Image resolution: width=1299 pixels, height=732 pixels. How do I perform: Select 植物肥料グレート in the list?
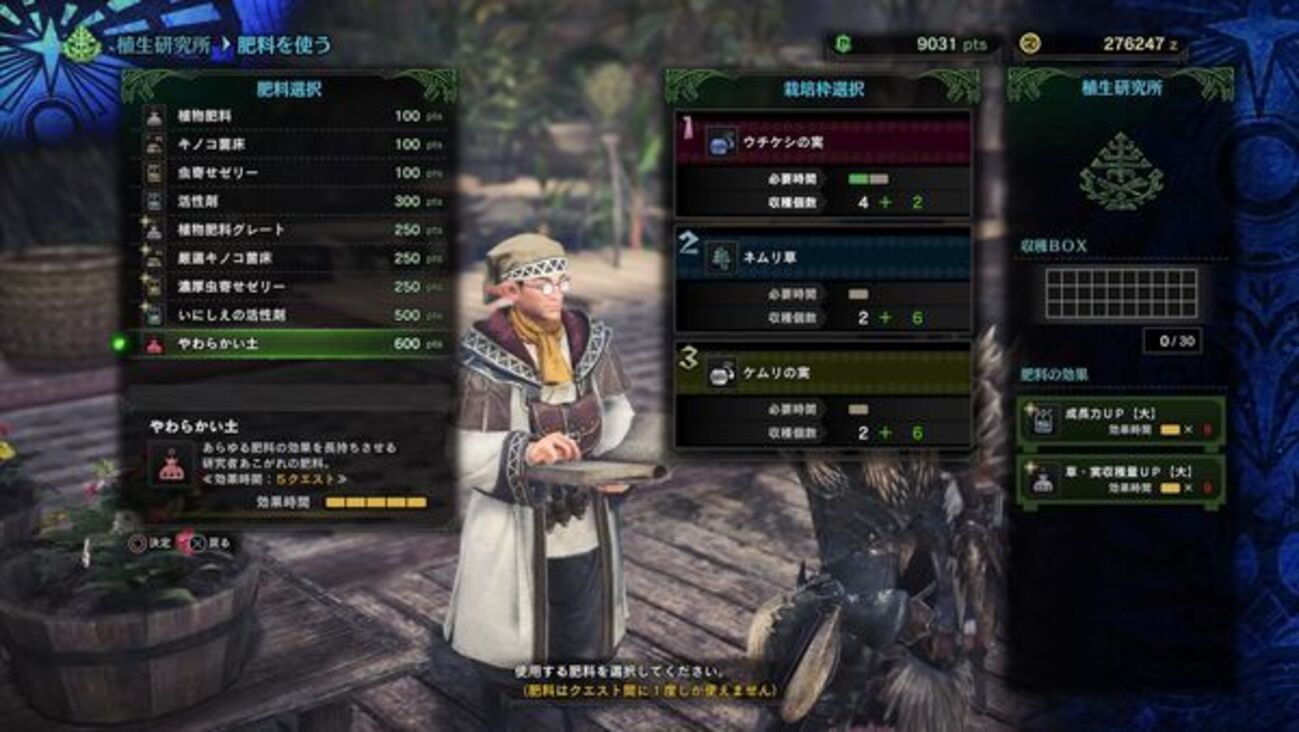[290, 229]
